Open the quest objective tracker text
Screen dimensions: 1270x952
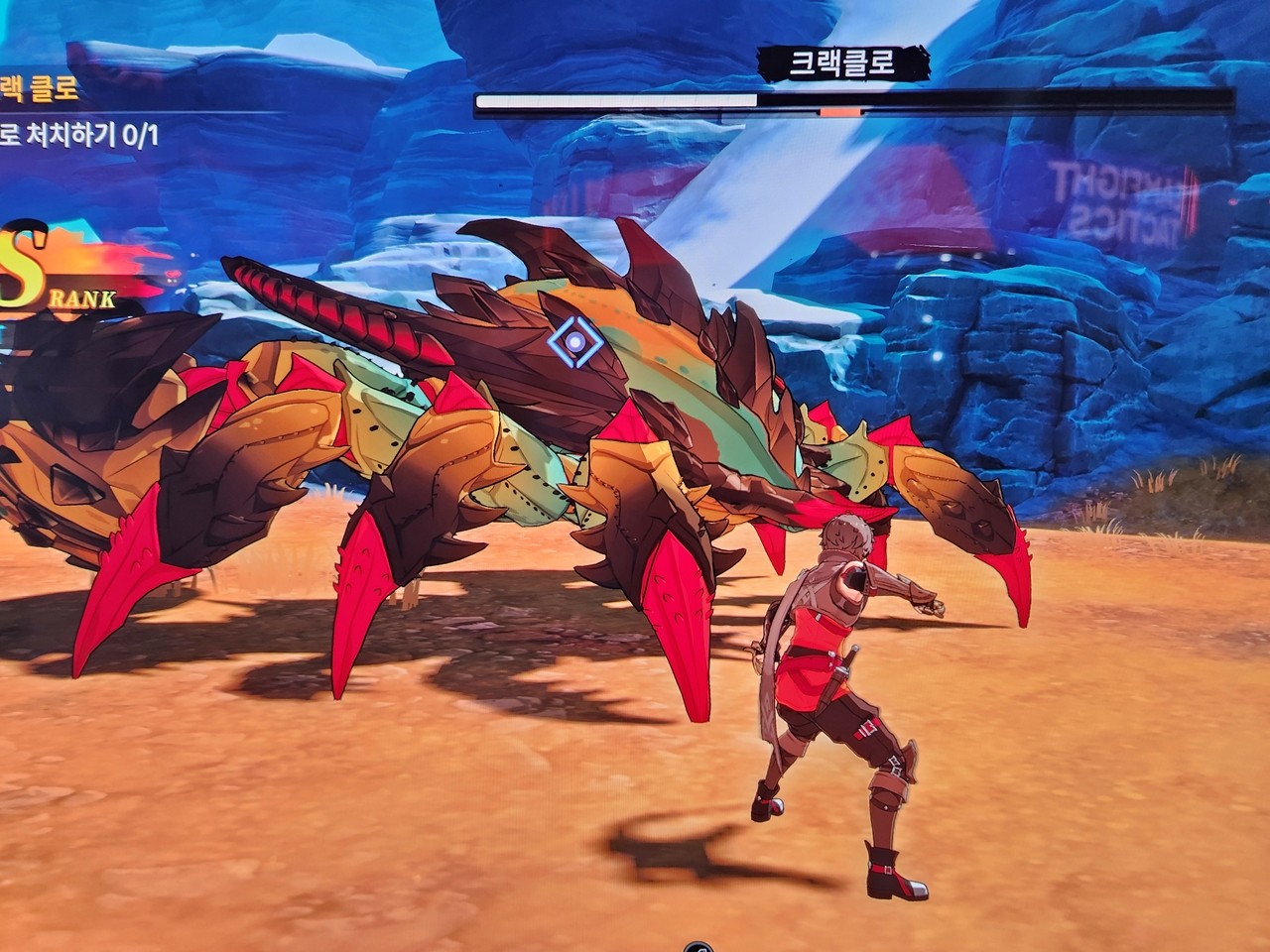tap(77, 134)
